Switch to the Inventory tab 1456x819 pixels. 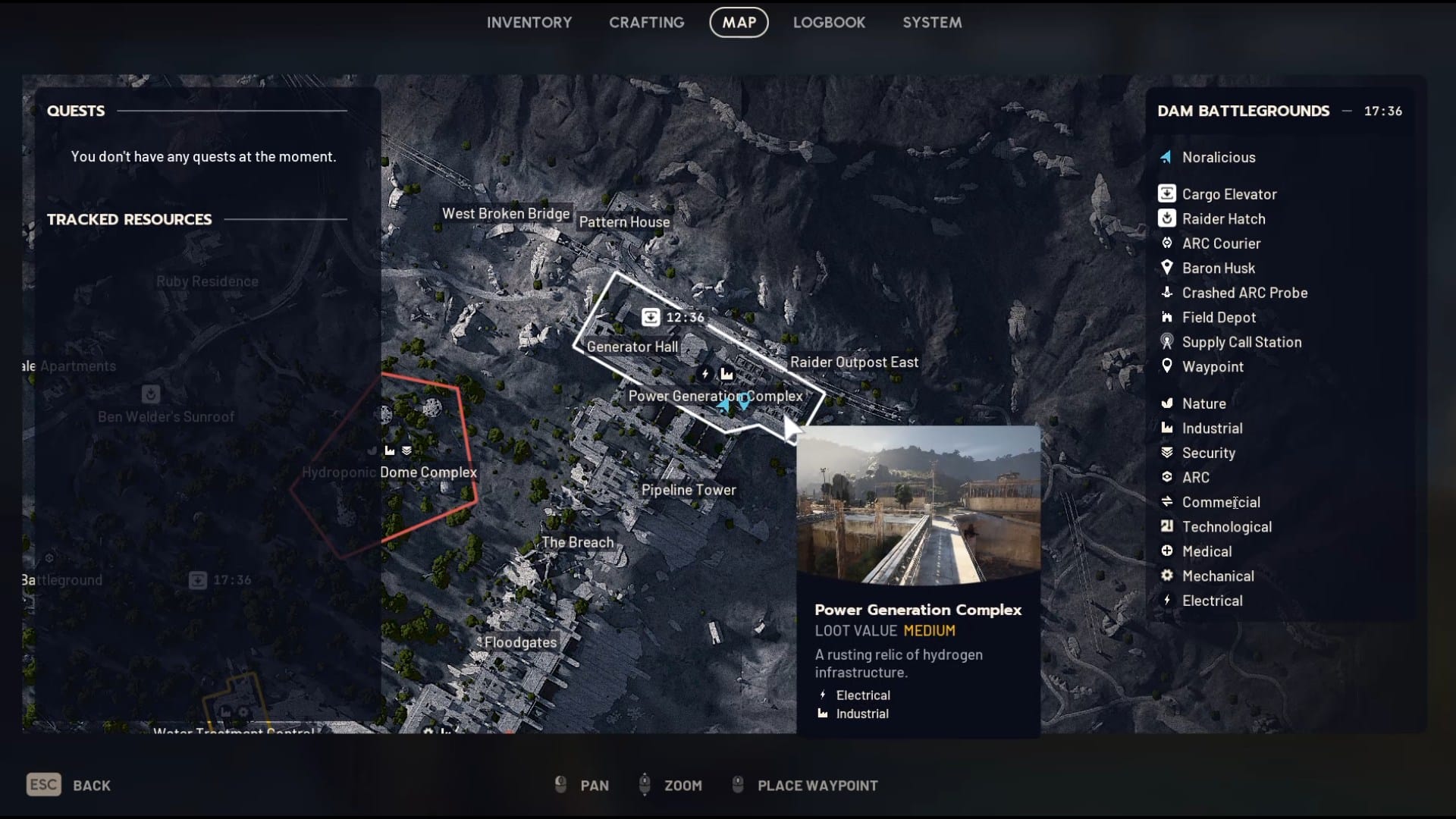tap(529, 23)
